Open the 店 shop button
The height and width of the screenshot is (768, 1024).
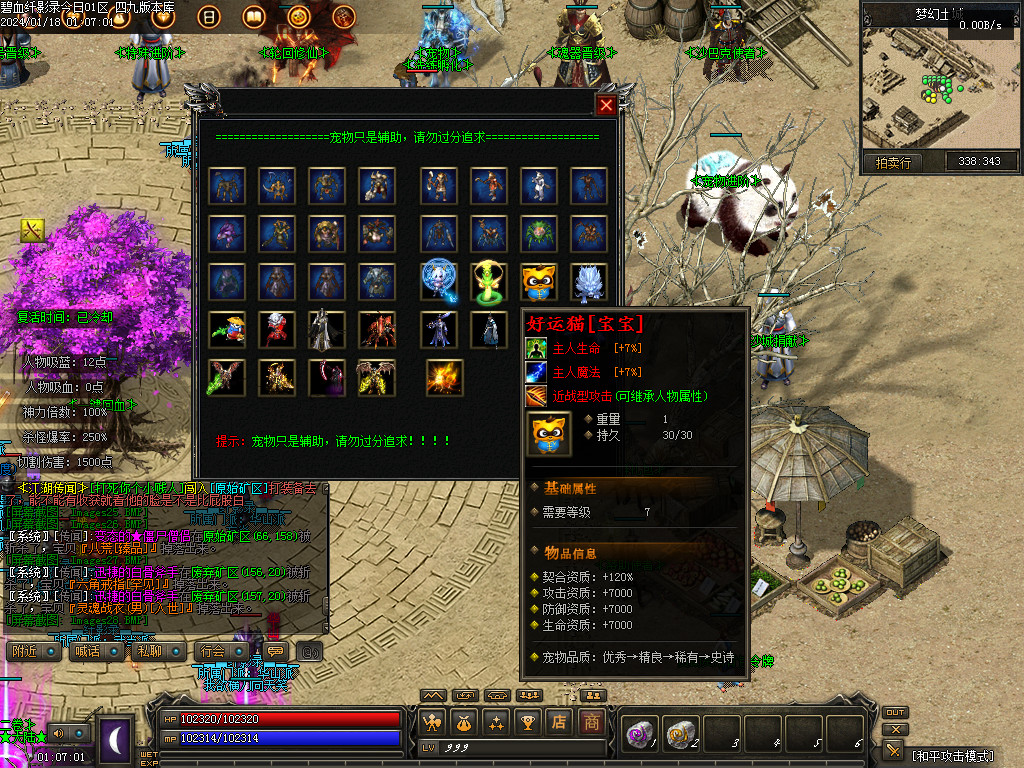coord(560,722)
